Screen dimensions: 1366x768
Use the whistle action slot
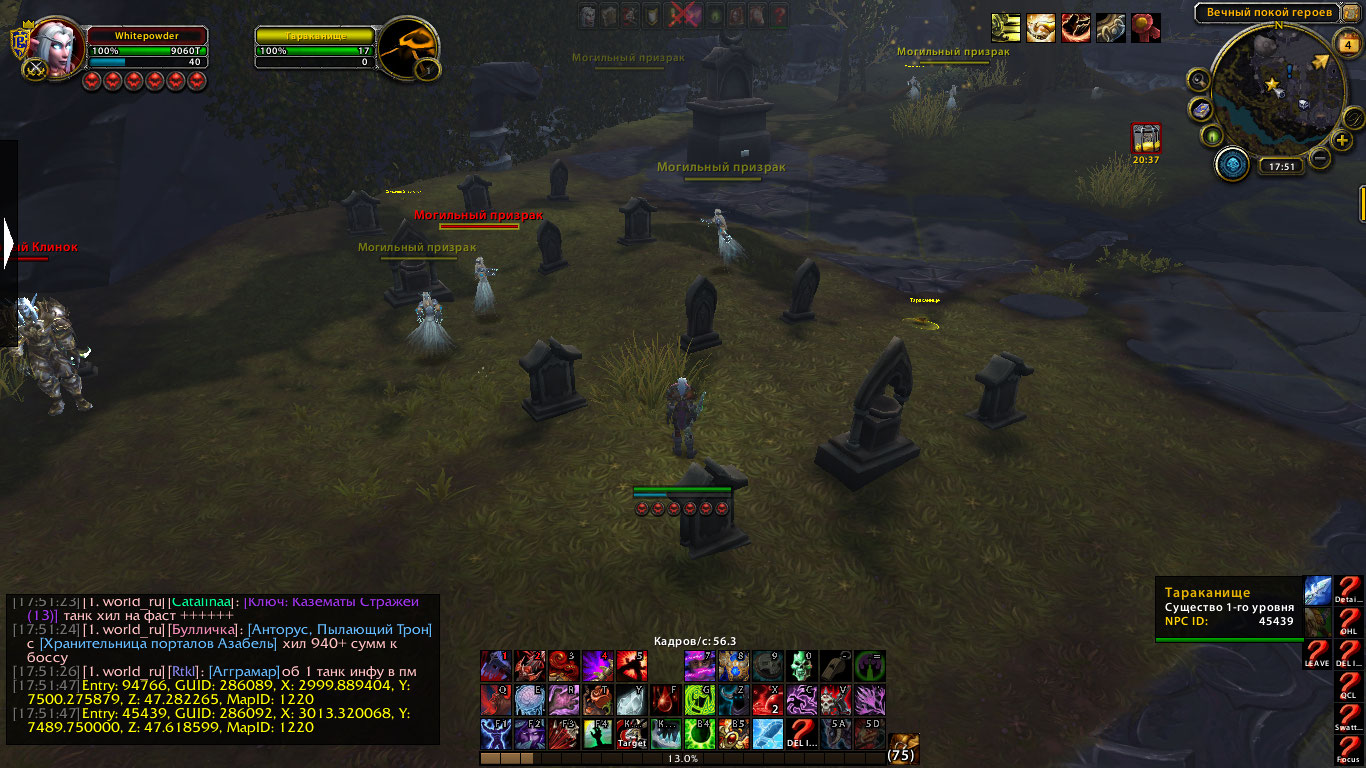click(836, 666)
